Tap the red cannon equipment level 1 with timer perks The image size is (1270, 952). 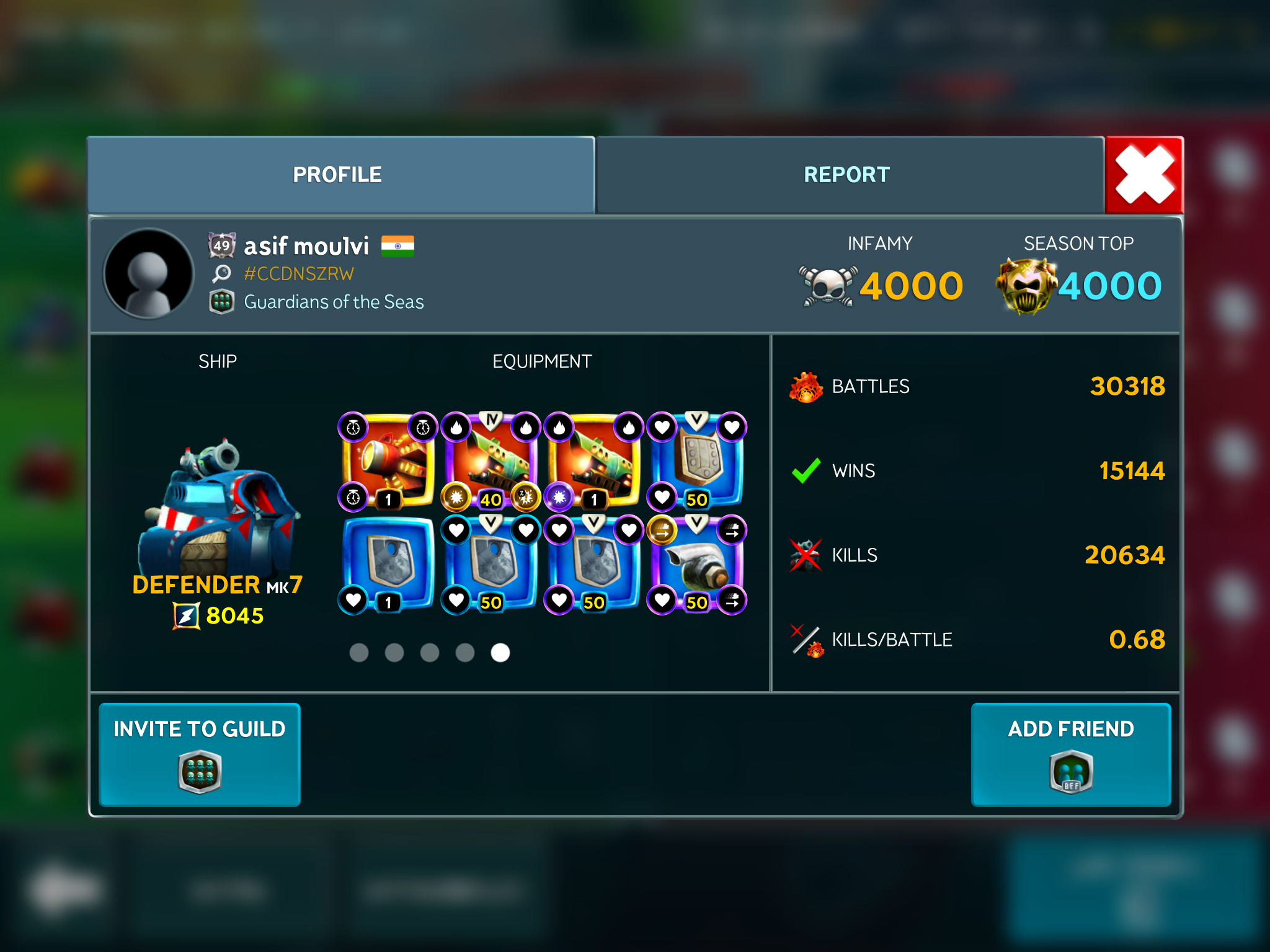click(388, 460)
